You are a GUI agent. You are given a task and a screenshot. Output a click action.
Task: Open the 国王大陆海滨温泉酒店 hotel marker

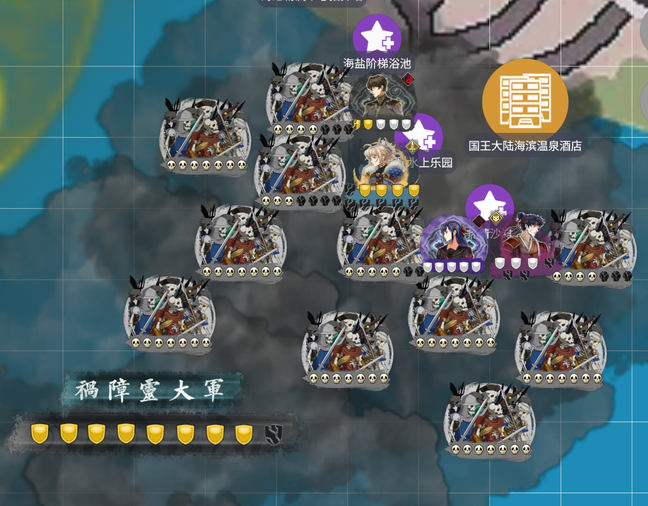click(x=525, y=100)
